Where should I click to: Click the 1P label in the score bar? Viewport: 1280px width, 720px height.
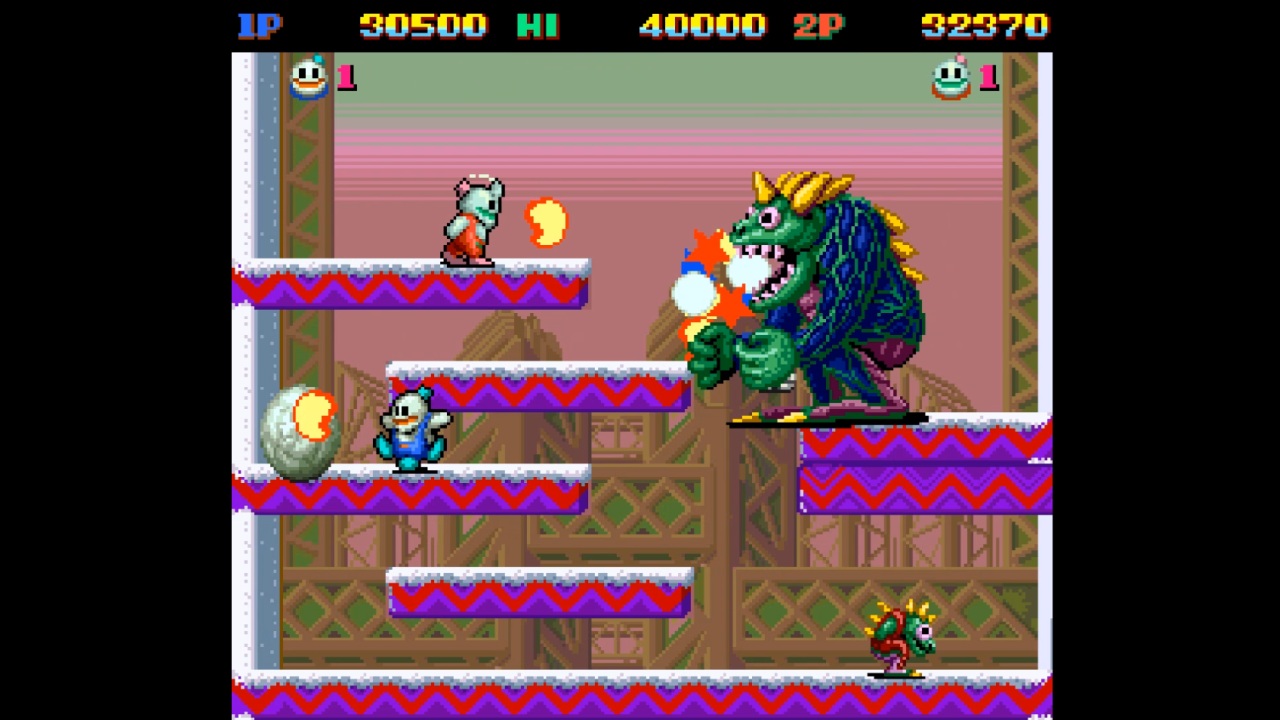[x=258, y=25]
